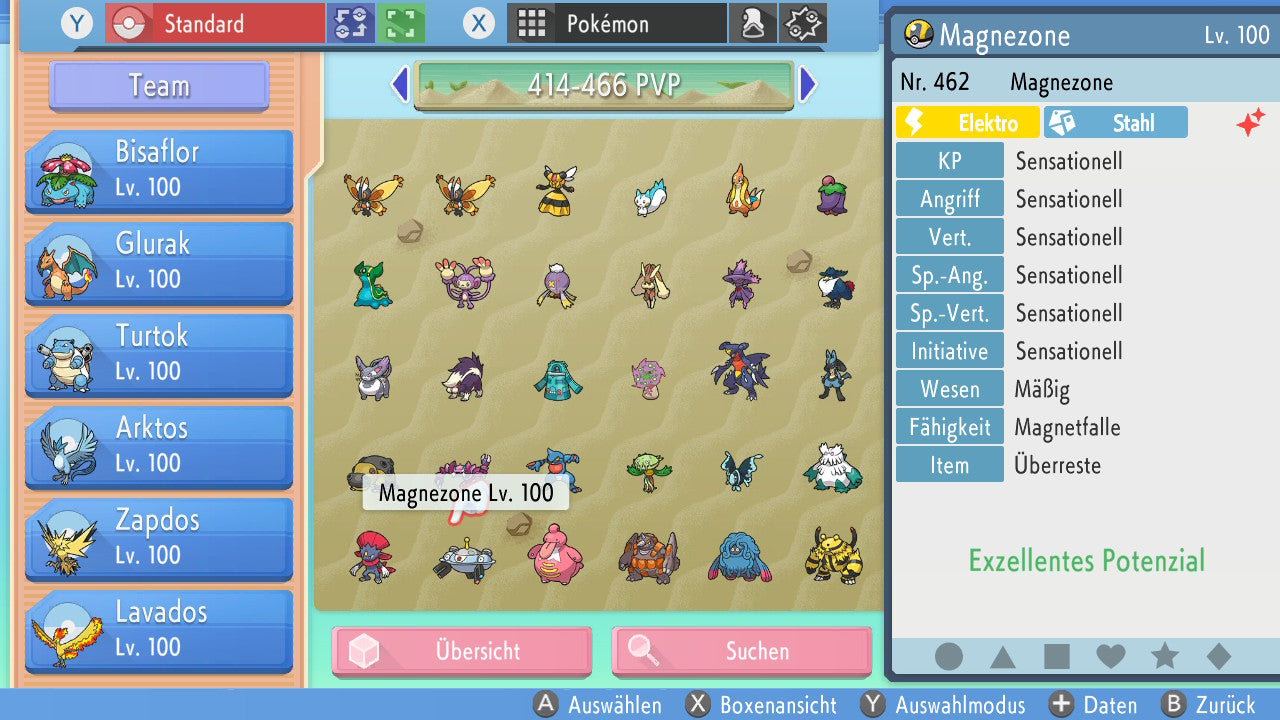Toggle the star marking for Magnezone
The width and height of the screenshot is (1280, 720).
[1164, 656]
